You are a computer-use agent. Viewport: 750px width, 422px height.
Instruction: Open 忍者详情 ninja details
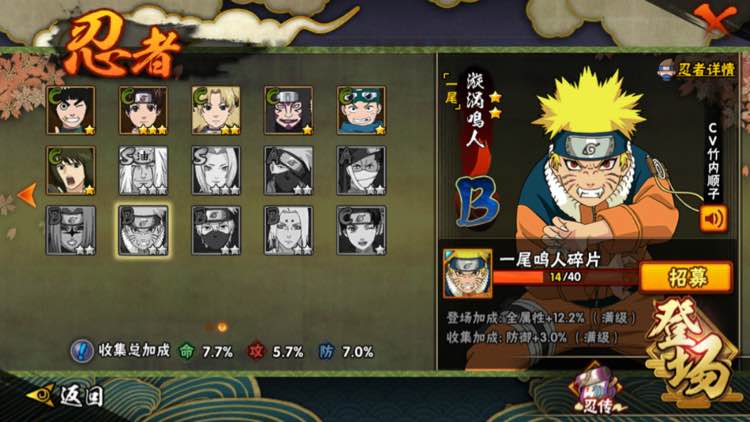(698, 69)
